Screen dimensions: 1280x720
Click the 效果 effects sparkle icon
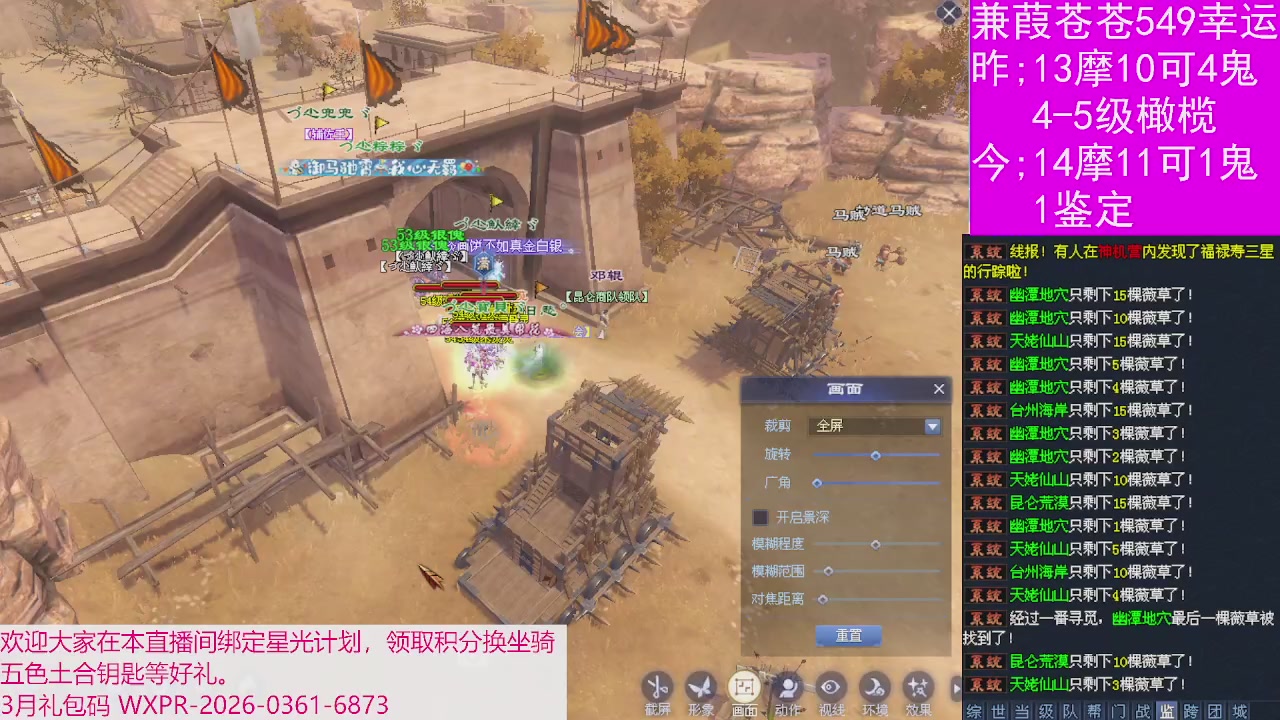click(917, 688)
